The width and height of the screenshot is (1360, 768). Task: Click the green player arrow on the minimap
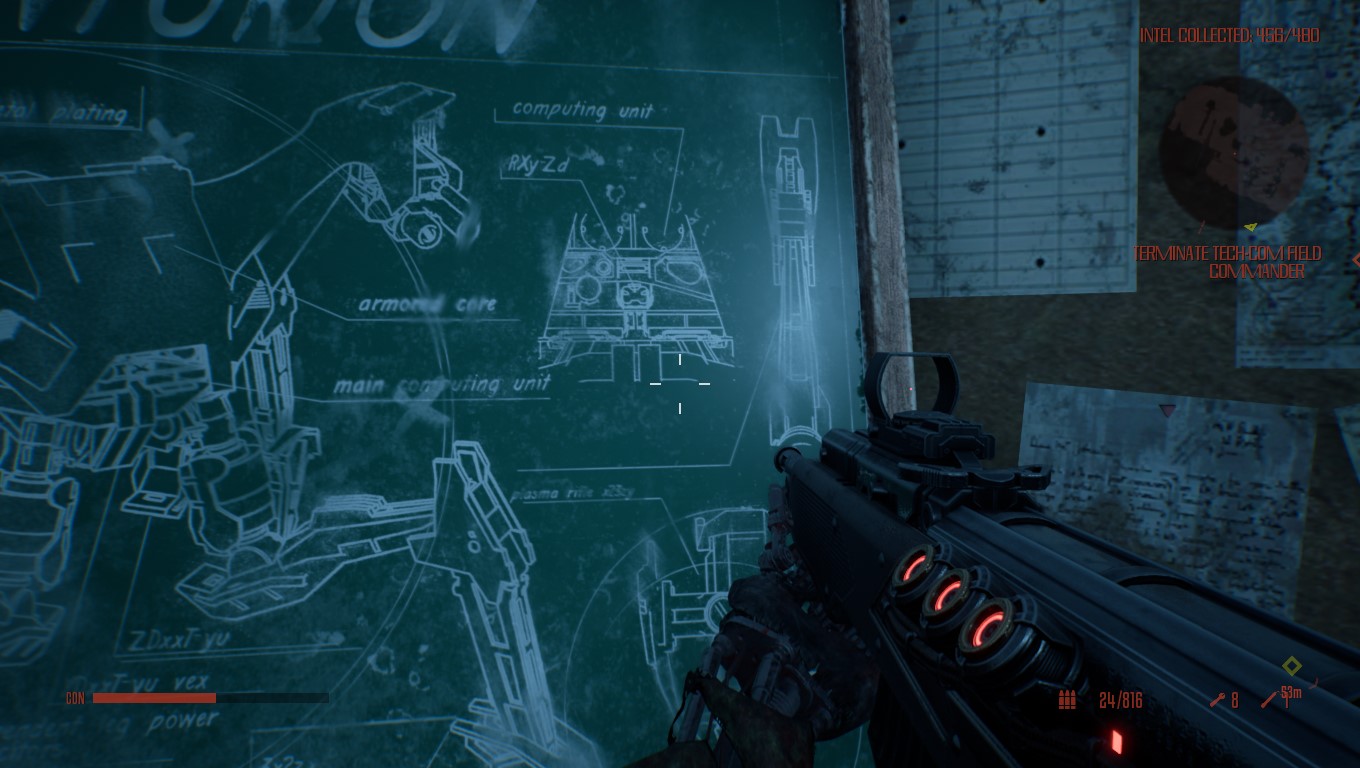pos(1250,227)
